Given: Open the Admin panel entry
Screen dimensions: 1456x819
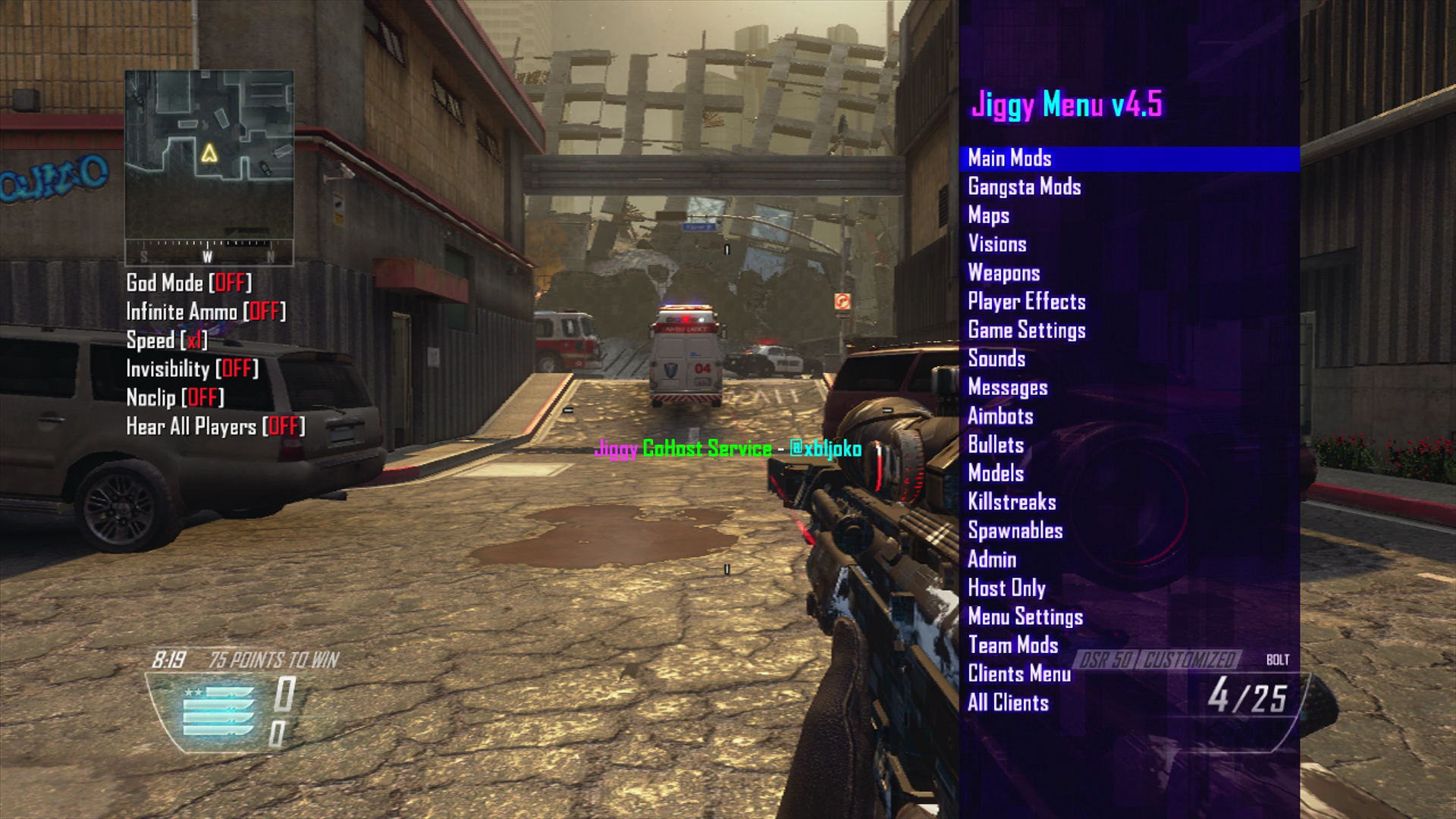Looking at the screenshot, I should 991,560.
